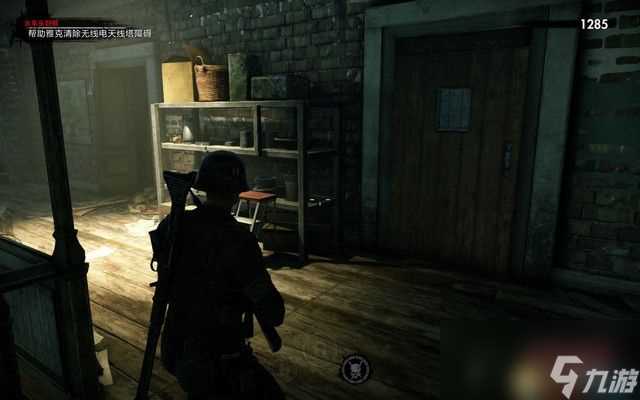Viewport: 640px width, 400px height.
Task: Click the circular skull emblem icon
Action: (355, 367)
